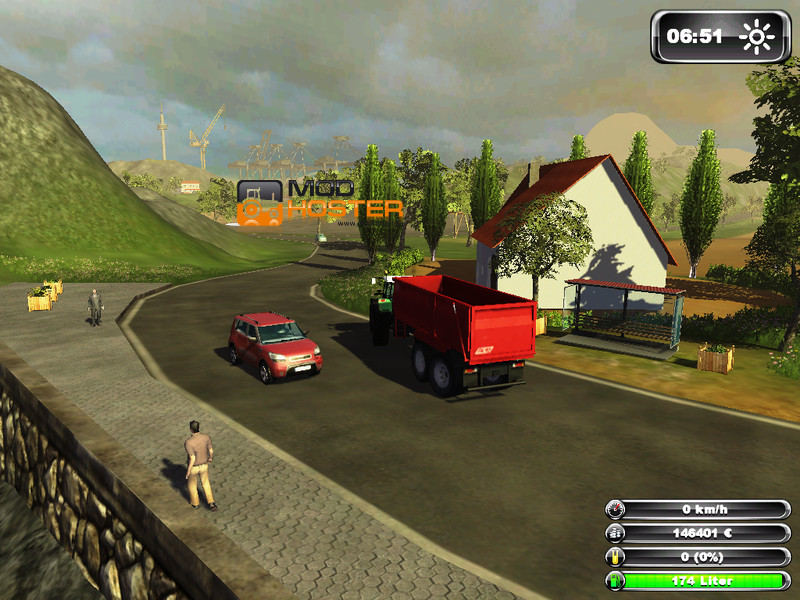Click the sun weather icon by the clock

point(757,37)
